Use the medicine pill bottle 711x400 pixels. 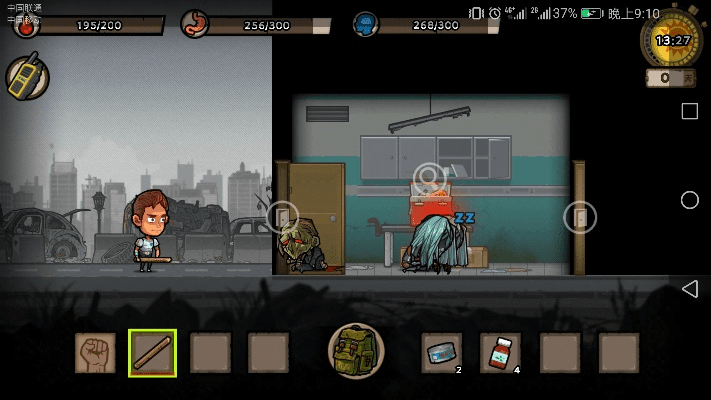(500, 353)
